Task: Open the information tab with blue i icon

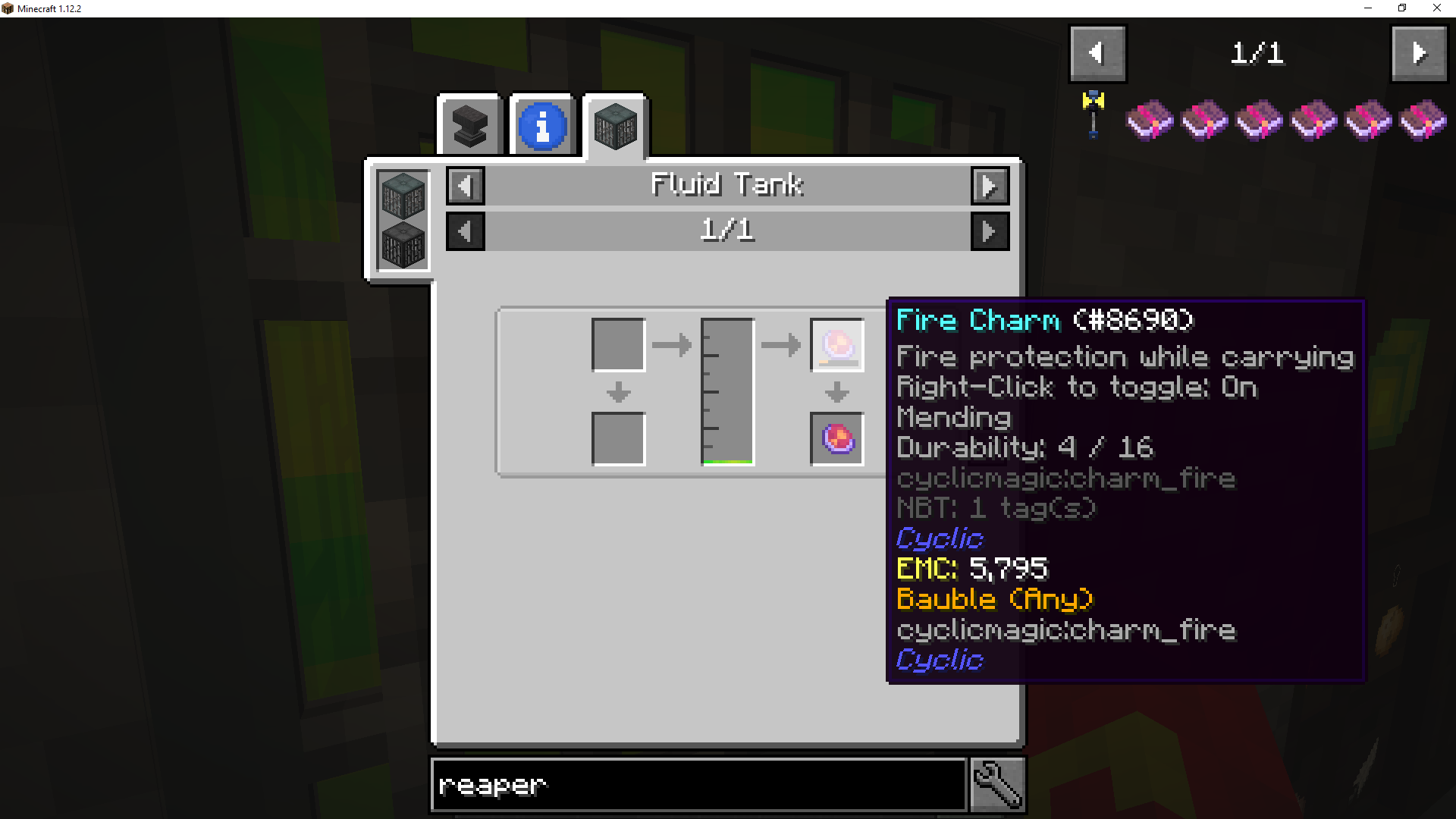Action: tap(541, 125)
